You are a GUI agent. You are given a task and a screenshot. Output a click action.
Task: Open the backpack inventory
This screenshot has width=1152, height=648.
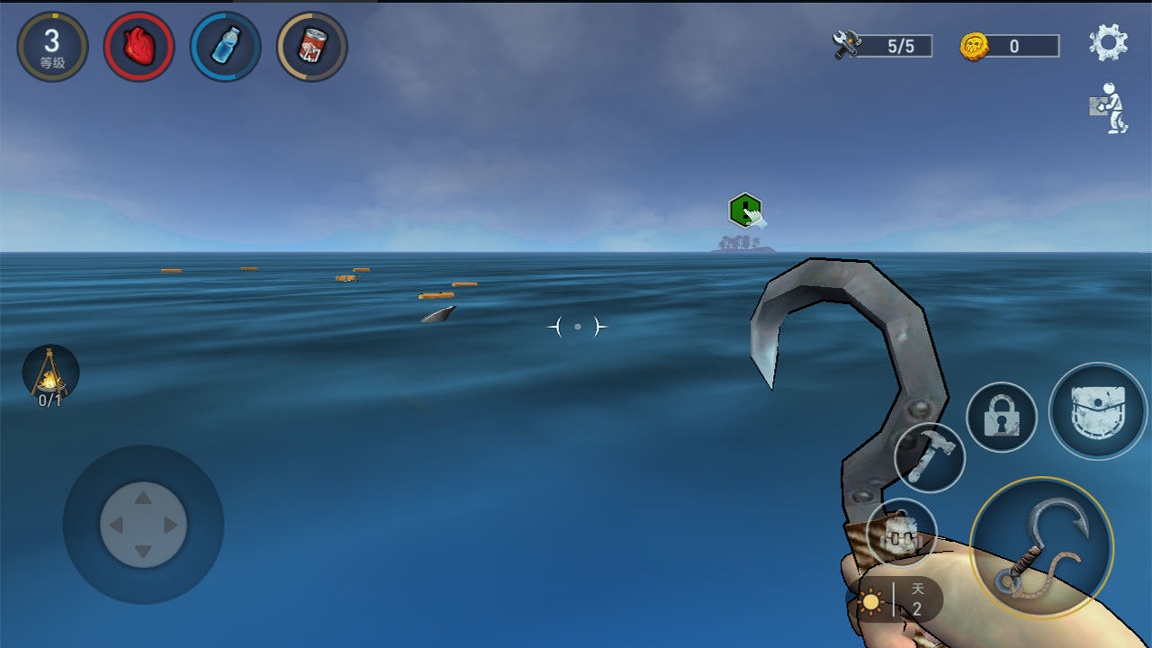(x=1098, y=411)
